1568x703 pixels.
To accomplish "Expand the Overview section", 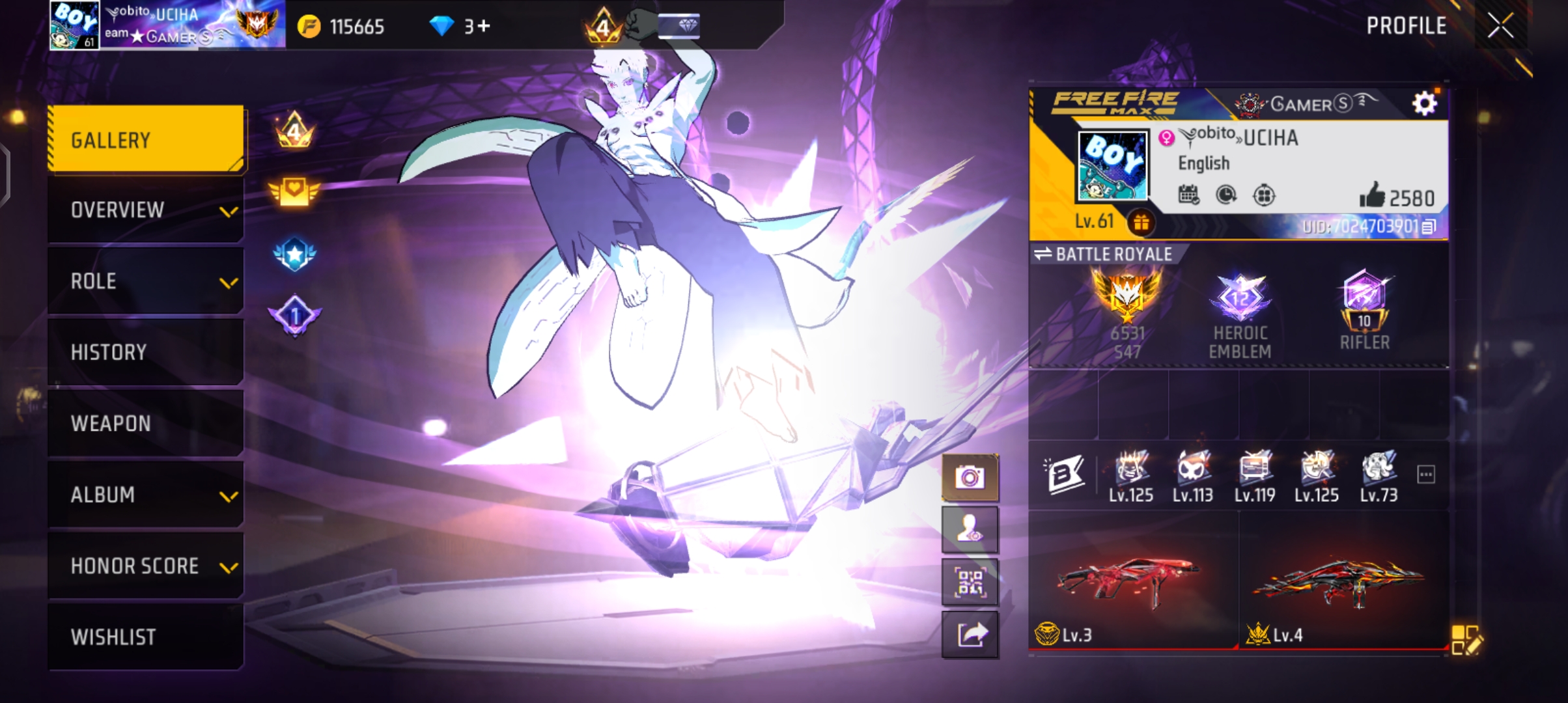I will tap(146, 210).
